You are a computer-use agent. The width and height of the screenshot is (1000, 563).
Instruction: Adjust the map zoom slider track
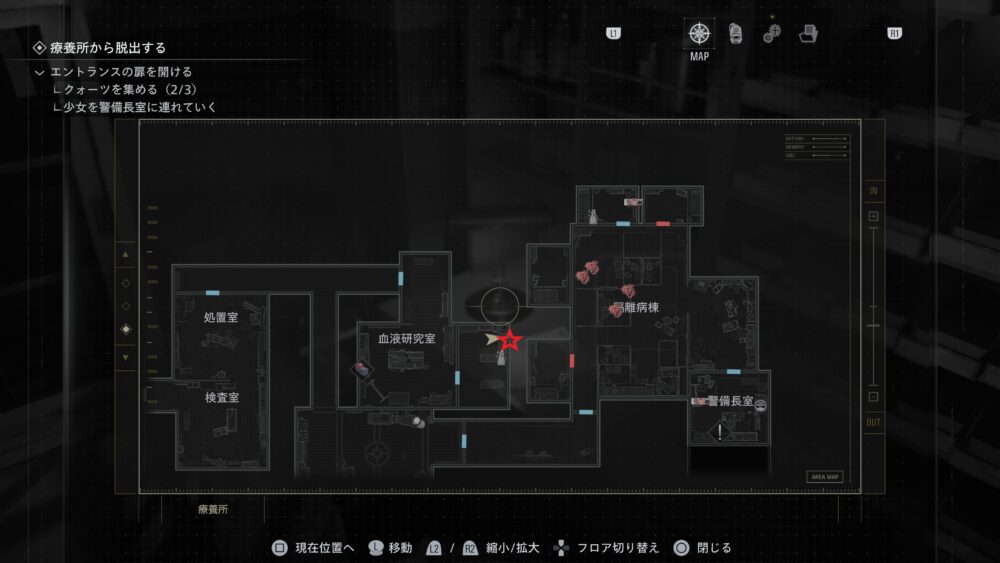click(x=873, y=307)
